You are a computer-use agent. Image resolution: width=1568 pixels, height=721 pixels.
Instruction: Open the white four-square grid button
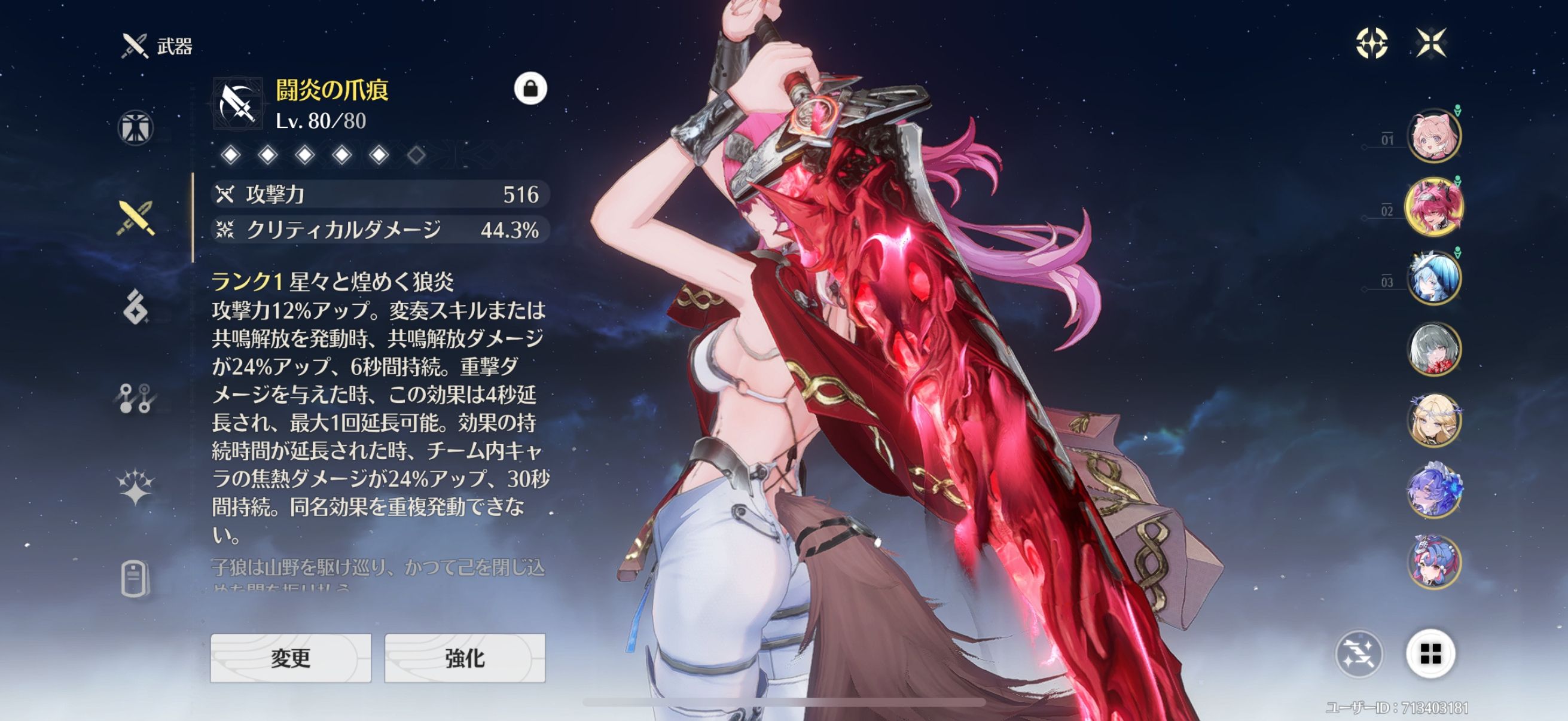tap(1430, 654)
